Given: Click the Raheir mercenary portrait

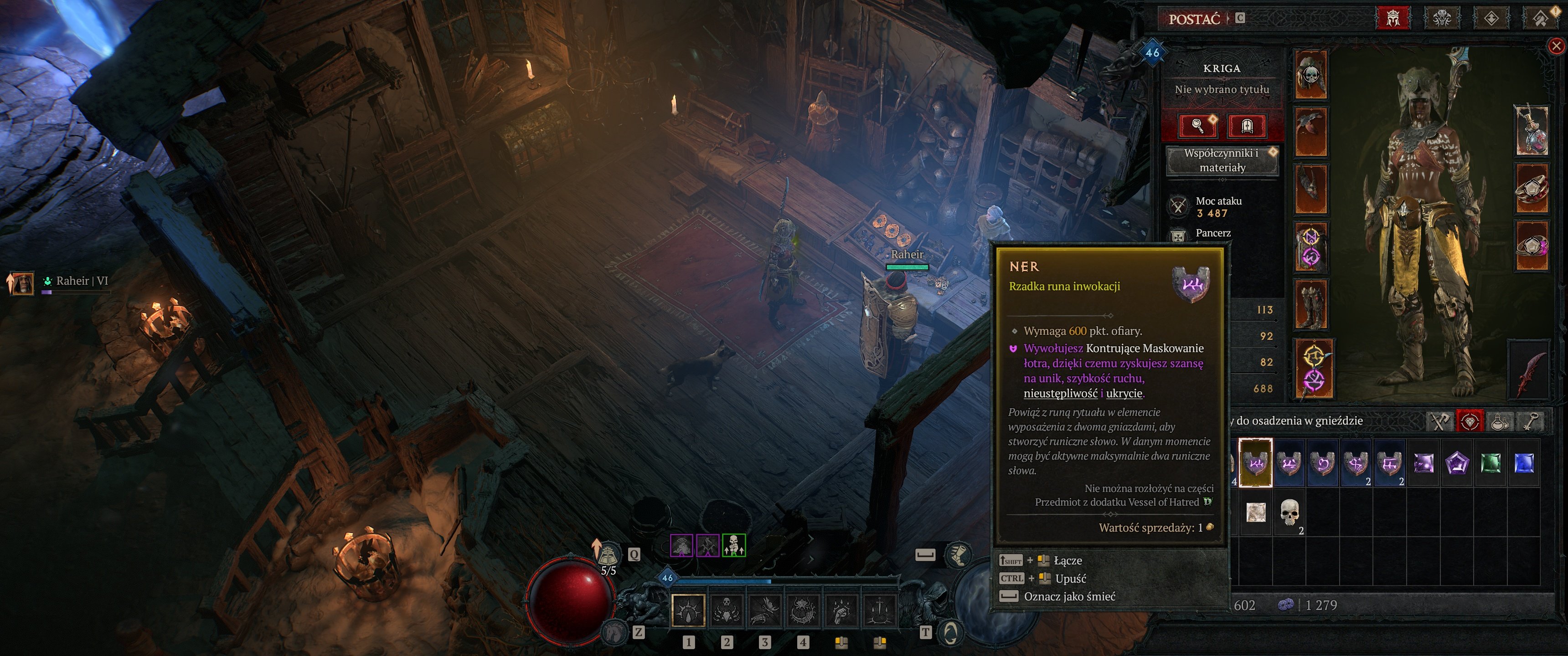Looking at the screenshot, I should (x=22, y=283).
